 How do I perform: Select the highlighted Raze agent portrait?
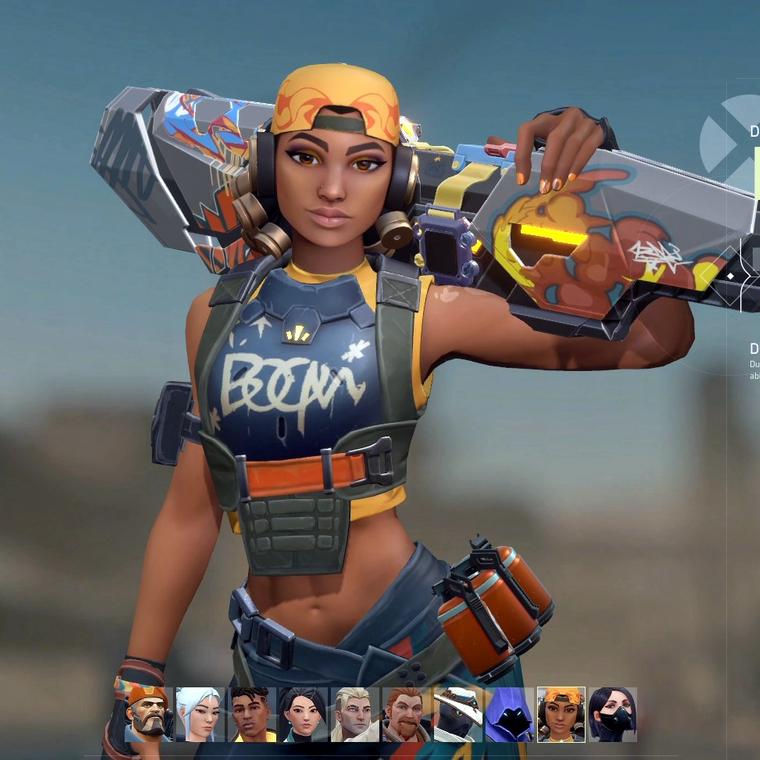pyautogui.click(x=561, y=714)
